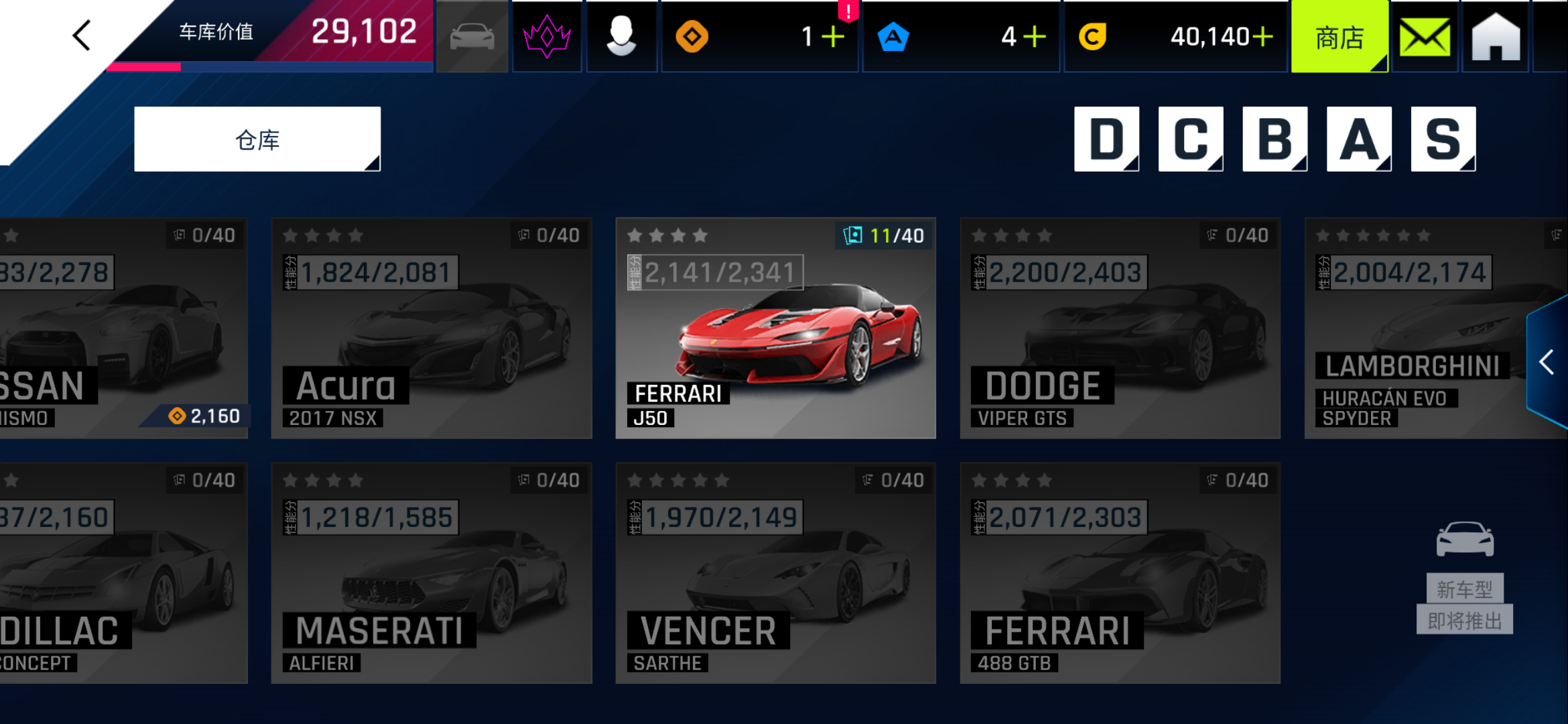The width and height of the screenshot is (1568, 724).
Task: Show class B cars
Action: pos(1275,139)
